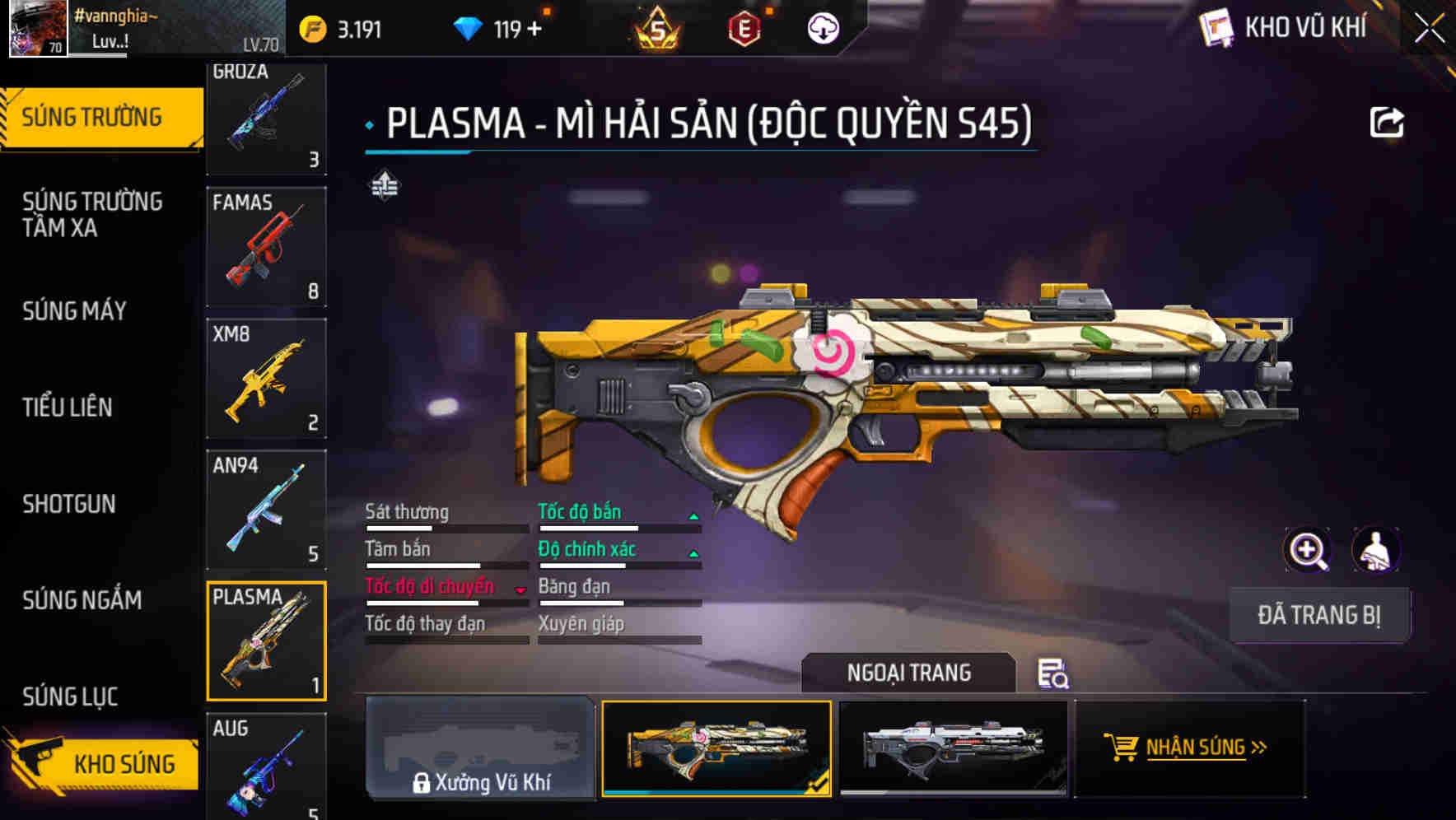Toggle the ĐÃ TRANG BỊ equipped state
The height and width of the screenshot is (820, 1456).
(x=1320, y=615)
